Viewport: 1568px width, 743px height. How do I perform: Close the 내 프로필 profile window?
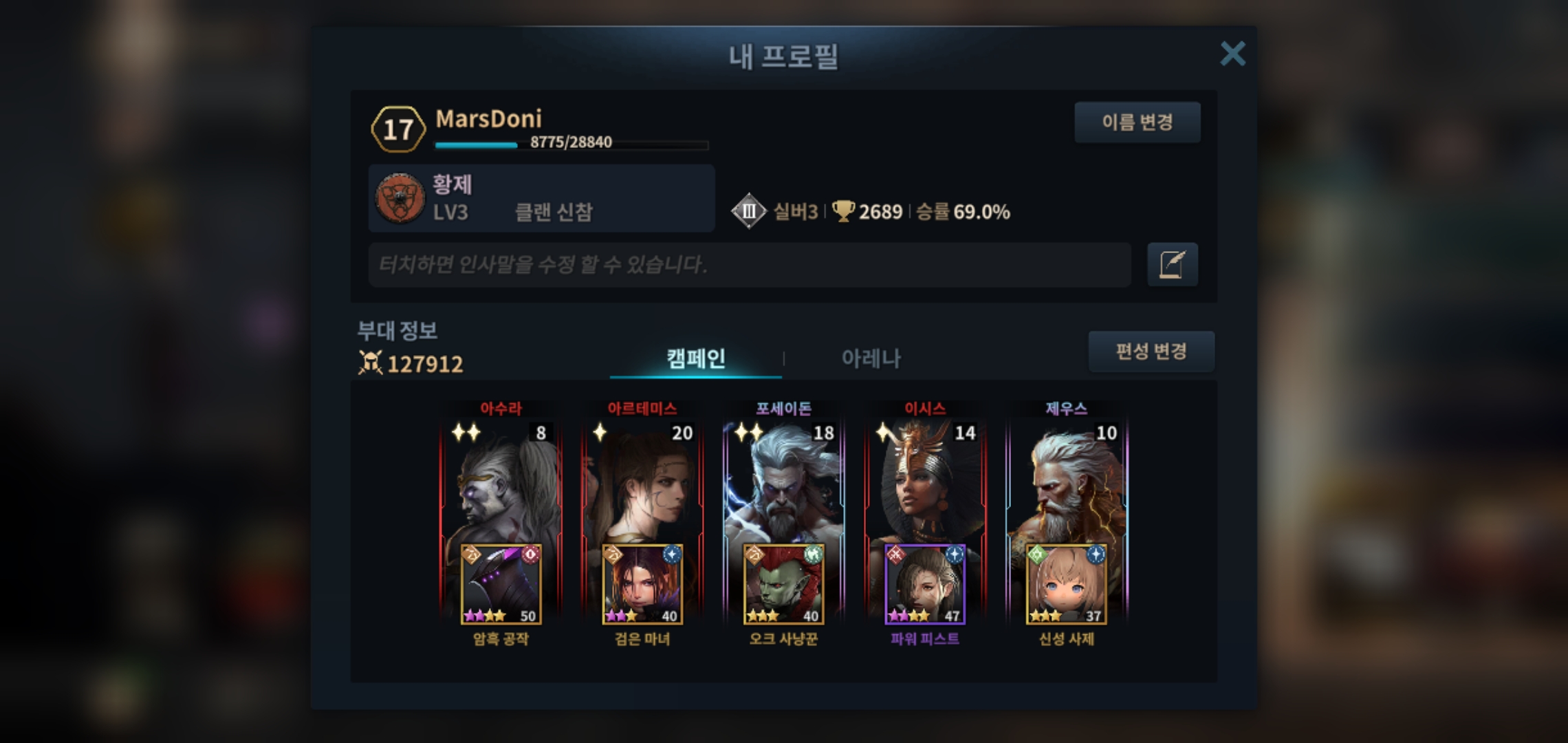[1232, 54]
